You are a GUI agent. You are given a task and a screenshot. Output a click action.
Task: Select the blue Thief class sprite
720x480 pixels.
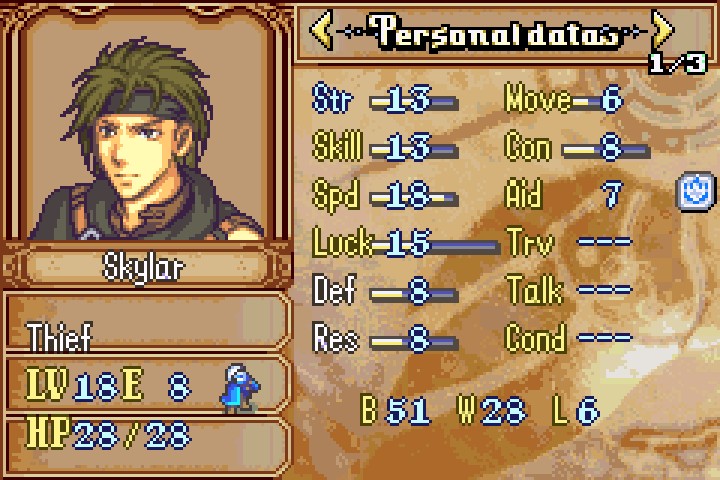coord(236,388)
